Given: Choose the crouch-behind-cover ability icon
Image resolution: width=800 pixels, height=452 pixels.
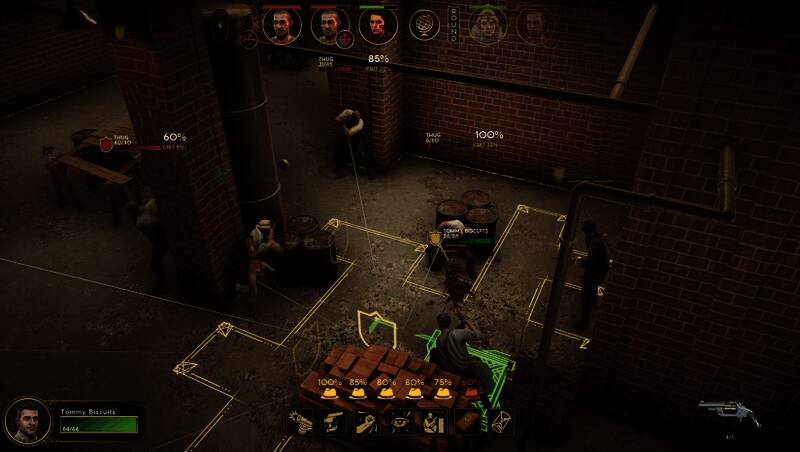Looking at the screenshot, I should (x=435, y=422).
